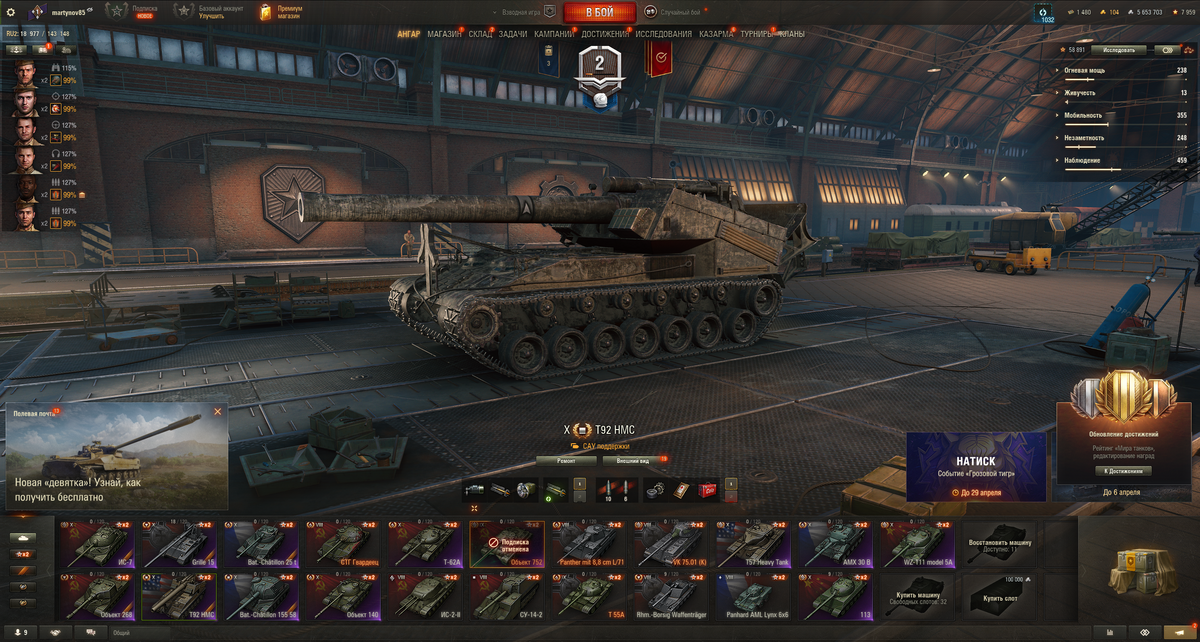
Task: Click the Ремонт button
Action: pyautogui.click(x=566, y=461)
